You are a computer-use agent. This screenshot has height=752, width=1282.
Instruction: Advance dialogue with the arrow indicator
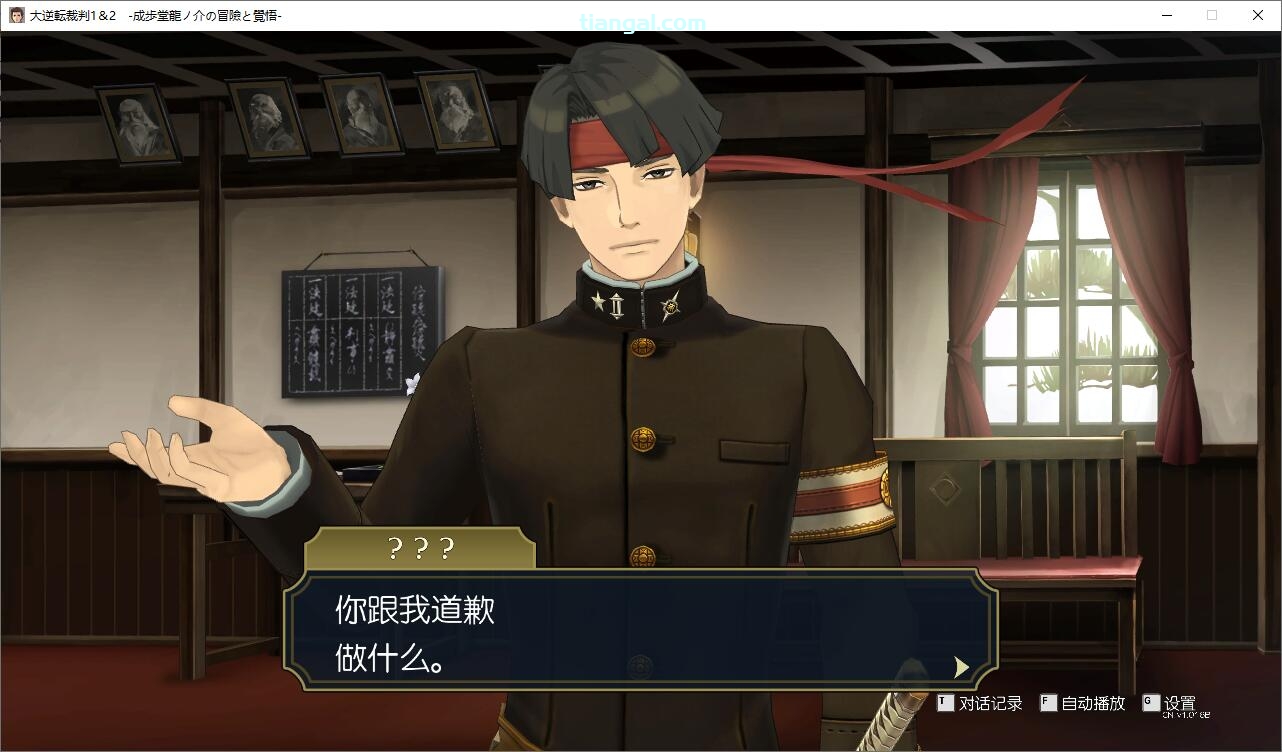pos(961,667)
